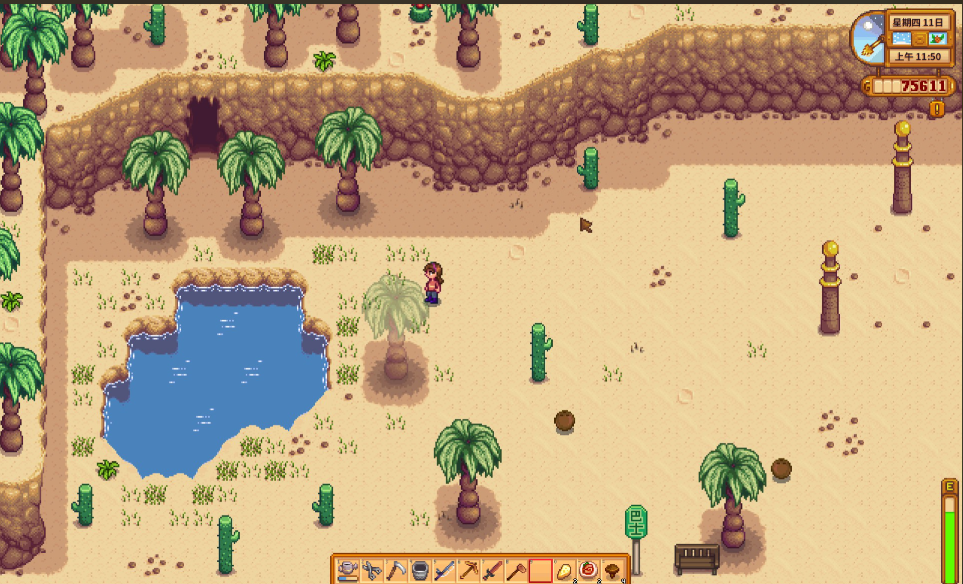Image resolution: width=963 pixels, height=584 pixels.
Task: Select the yellow cheese wedge slot
Action: tap(564, 571)
